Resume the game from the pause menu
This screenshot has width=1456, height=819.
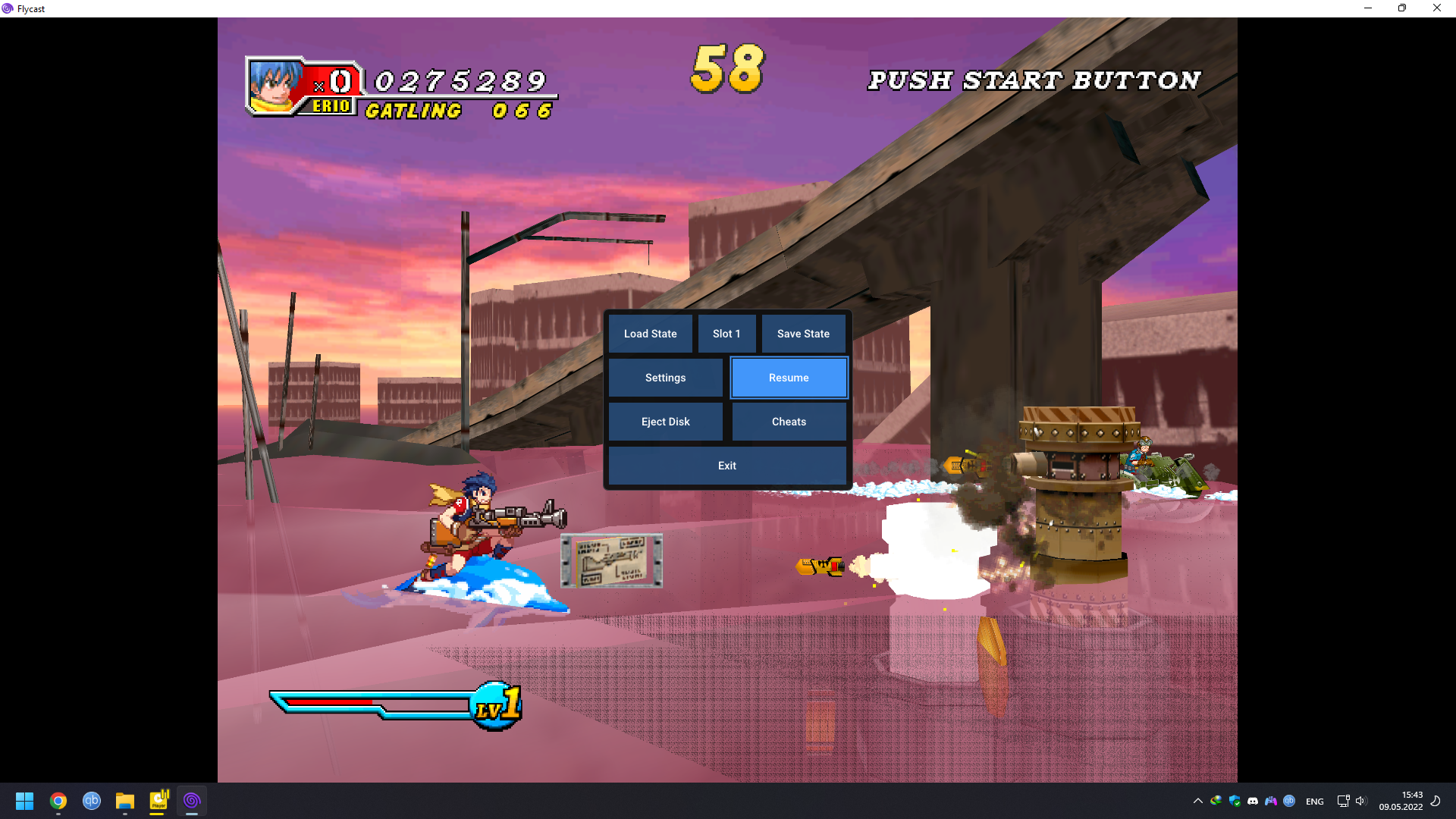pyautogui.click(x=789, y=378)
